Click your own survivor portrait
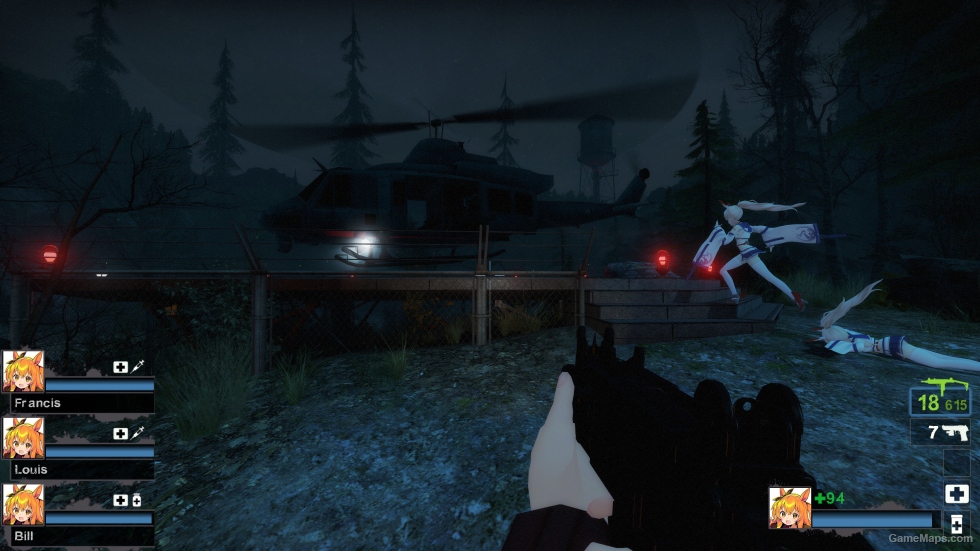The height and width of the screenshot is (551, 980). point(789,507)
